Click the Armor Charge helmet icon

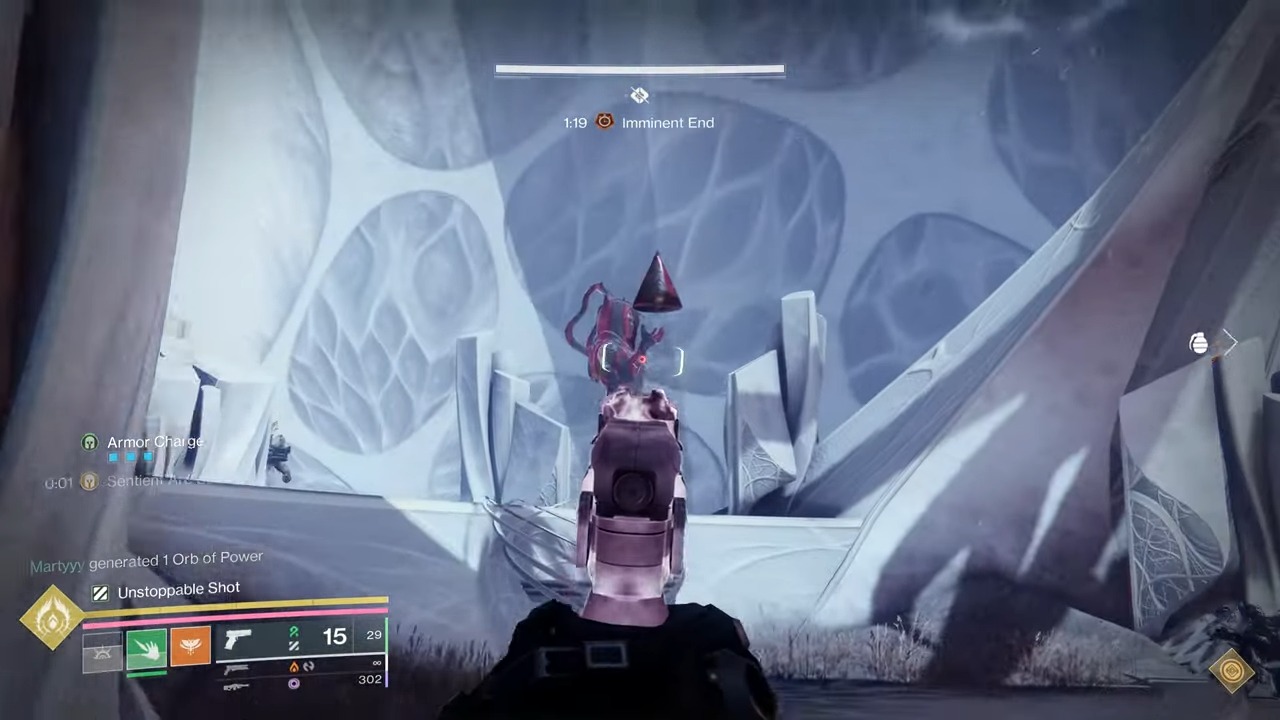(x=89, y=441)
